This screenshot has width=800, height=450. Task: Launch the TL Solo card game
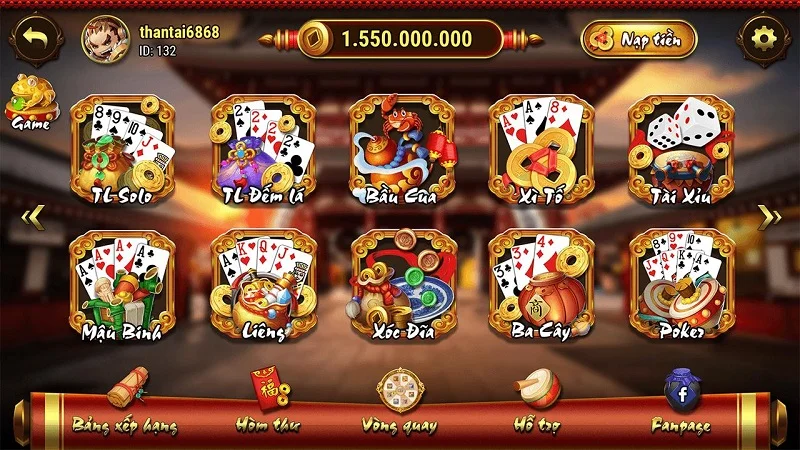(x=122, y=150)
